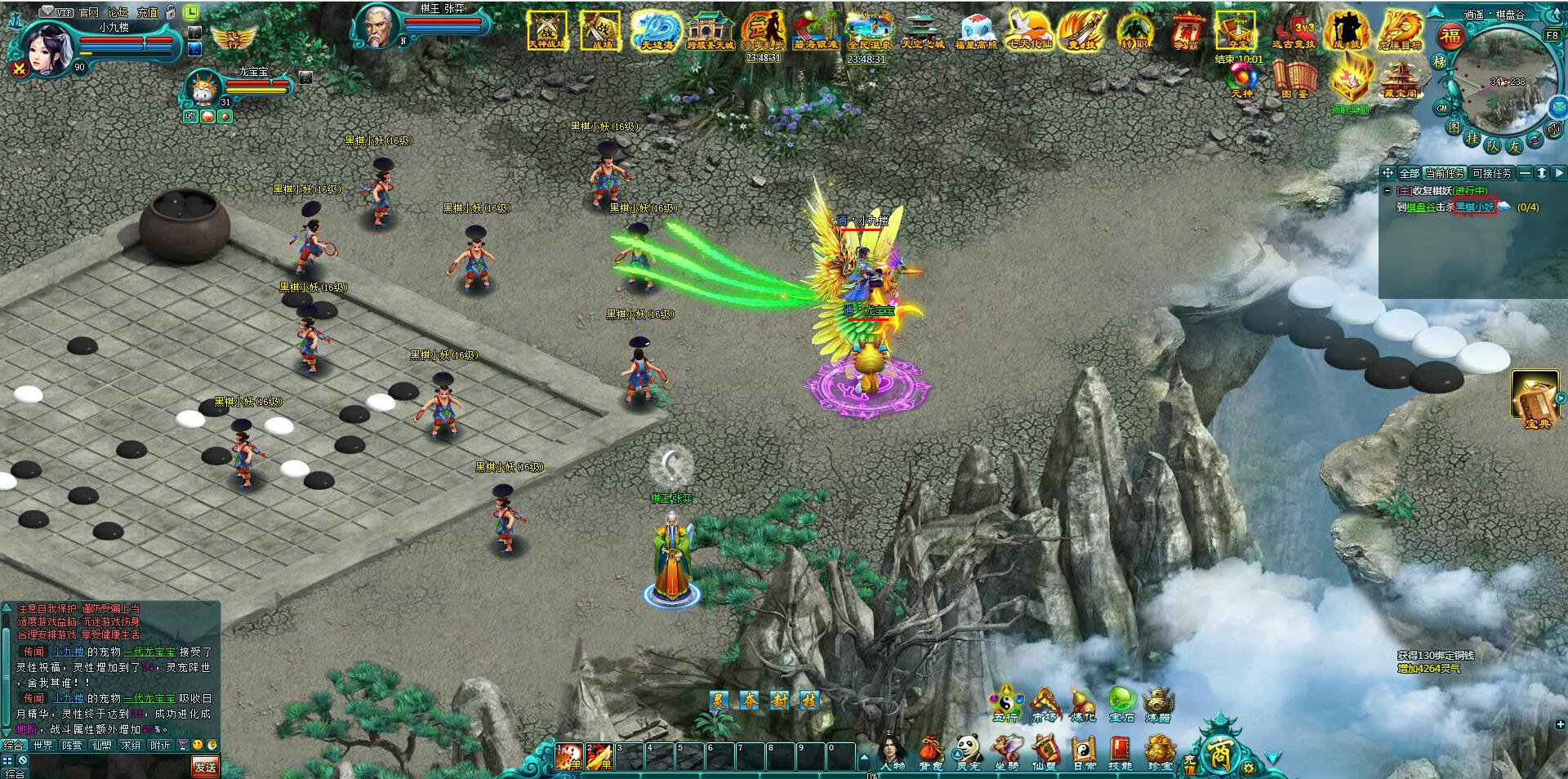Open the 全民温泉 hot spring event
This screenshot has height=779, width=1568.
click(866, 31)
